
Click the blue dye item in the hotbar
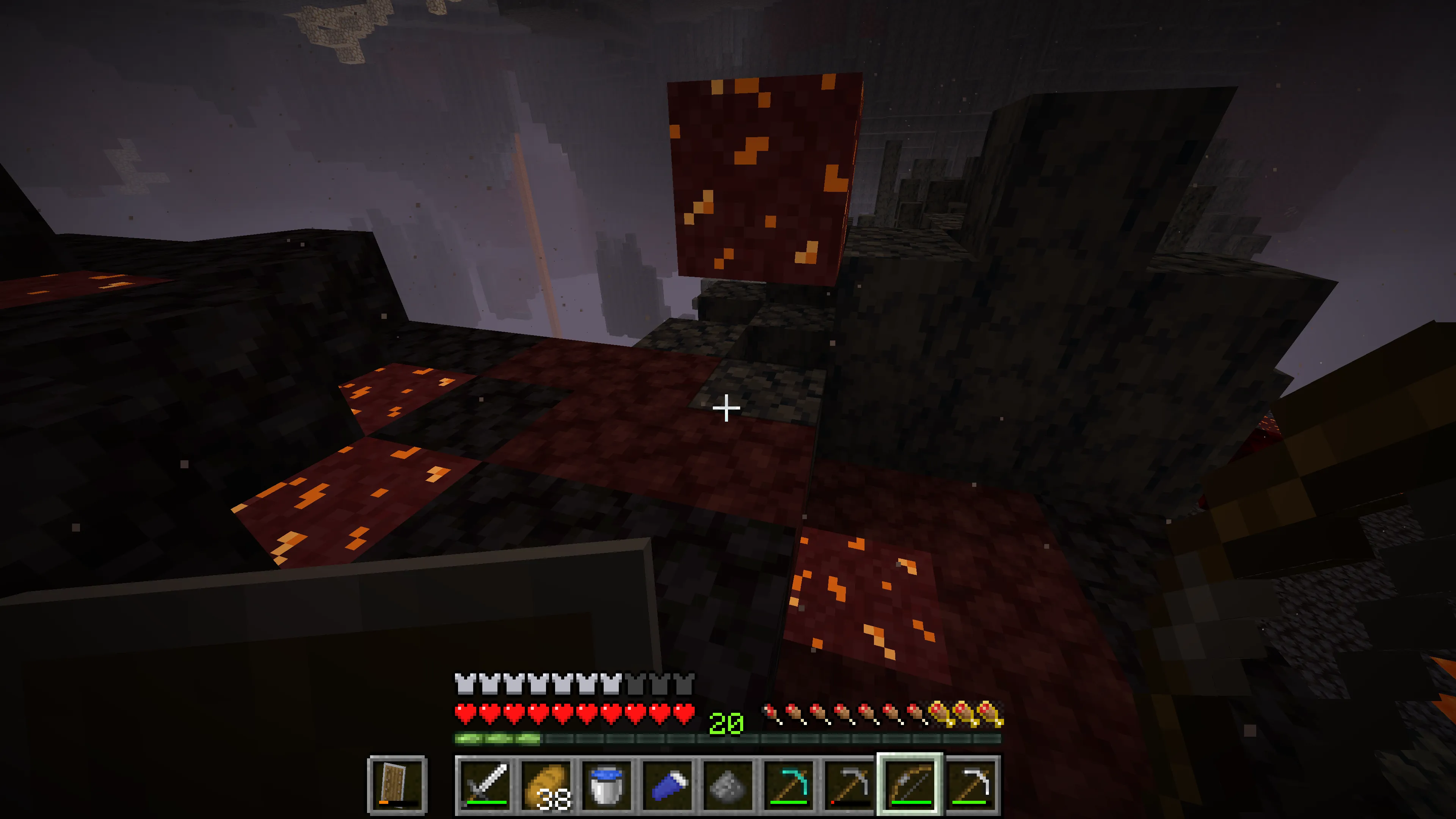669,783
